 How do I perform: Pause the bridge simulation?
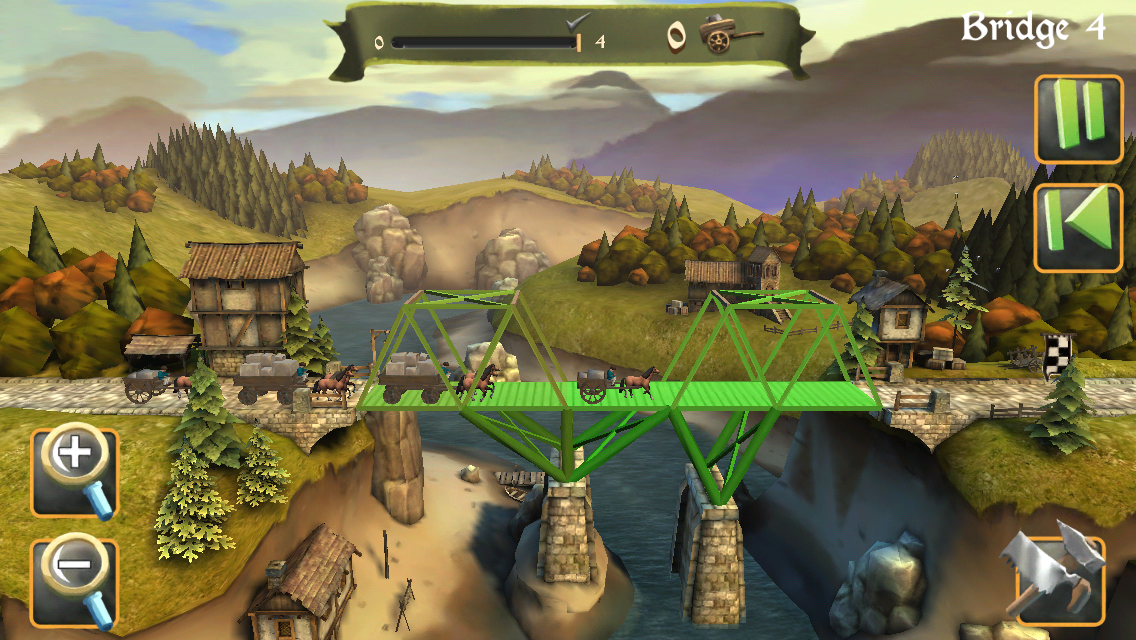click(1078, 119)
